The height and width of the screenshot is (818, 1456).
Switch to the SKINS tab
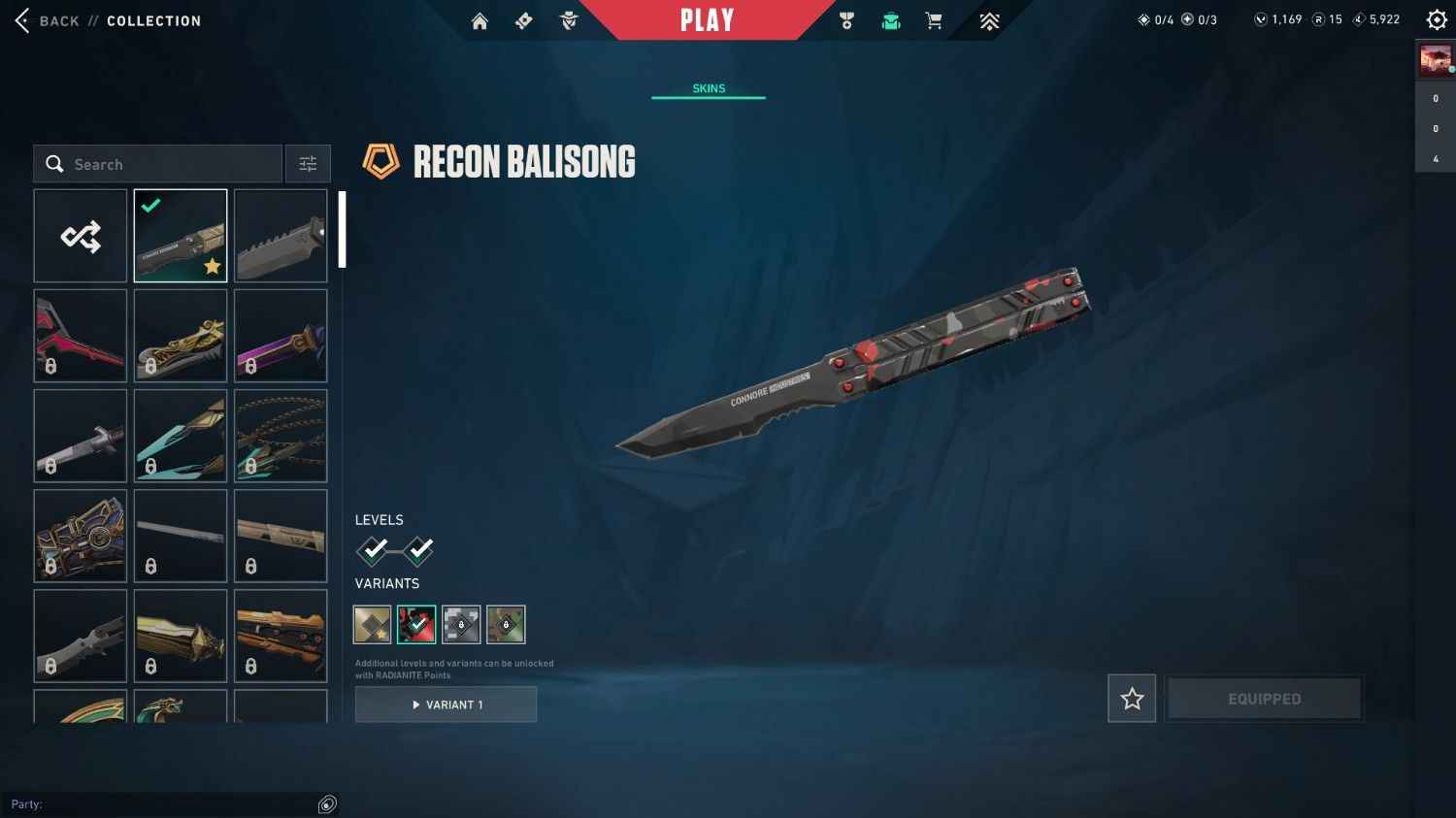[x=708, y=88]
